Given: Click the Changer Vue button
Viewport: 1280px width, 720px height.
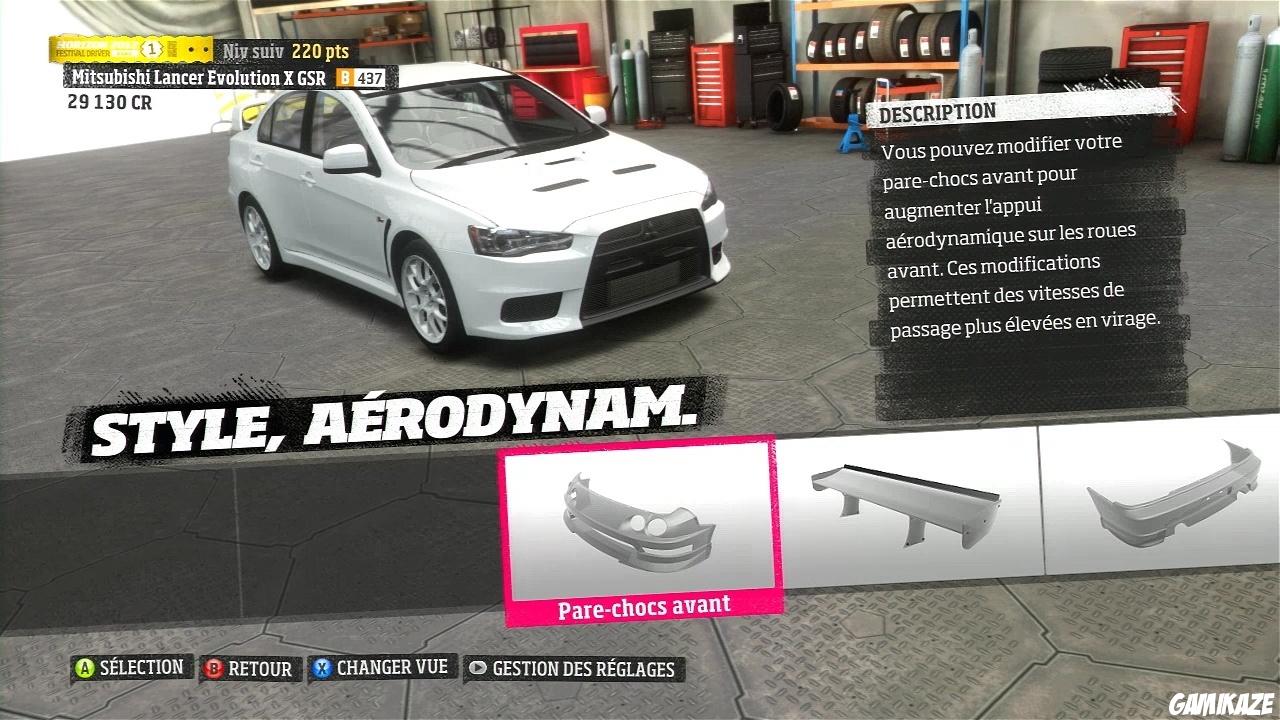Looking at the screenshot, I should [383, 668].
